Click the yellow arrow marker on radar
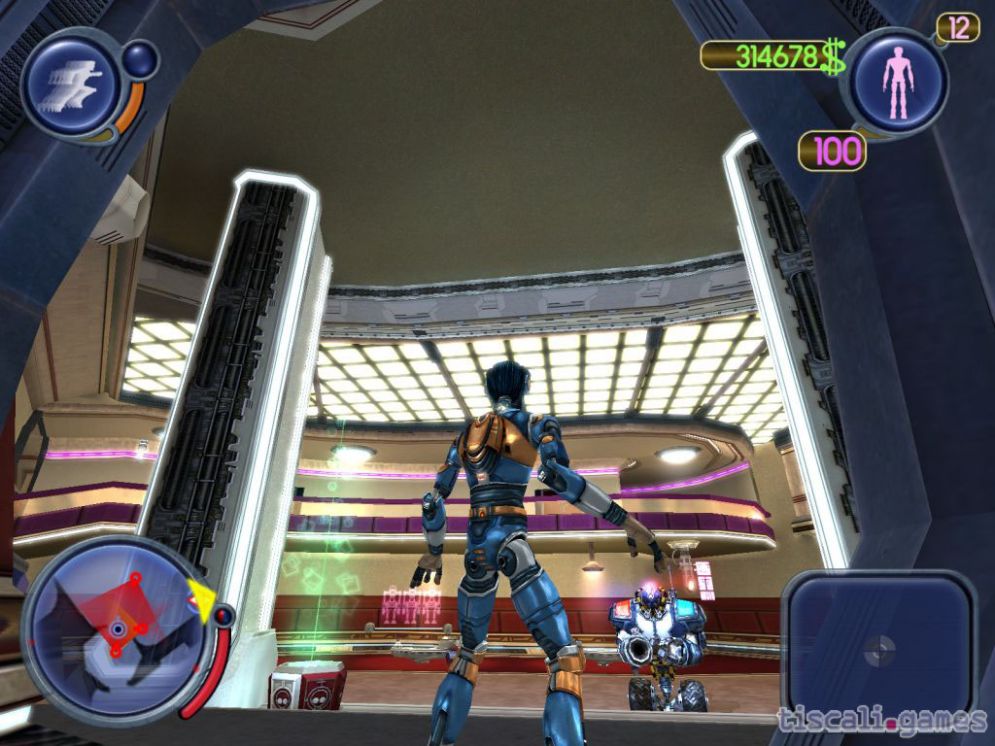This screenshot has height=746, width=995. 202,603
